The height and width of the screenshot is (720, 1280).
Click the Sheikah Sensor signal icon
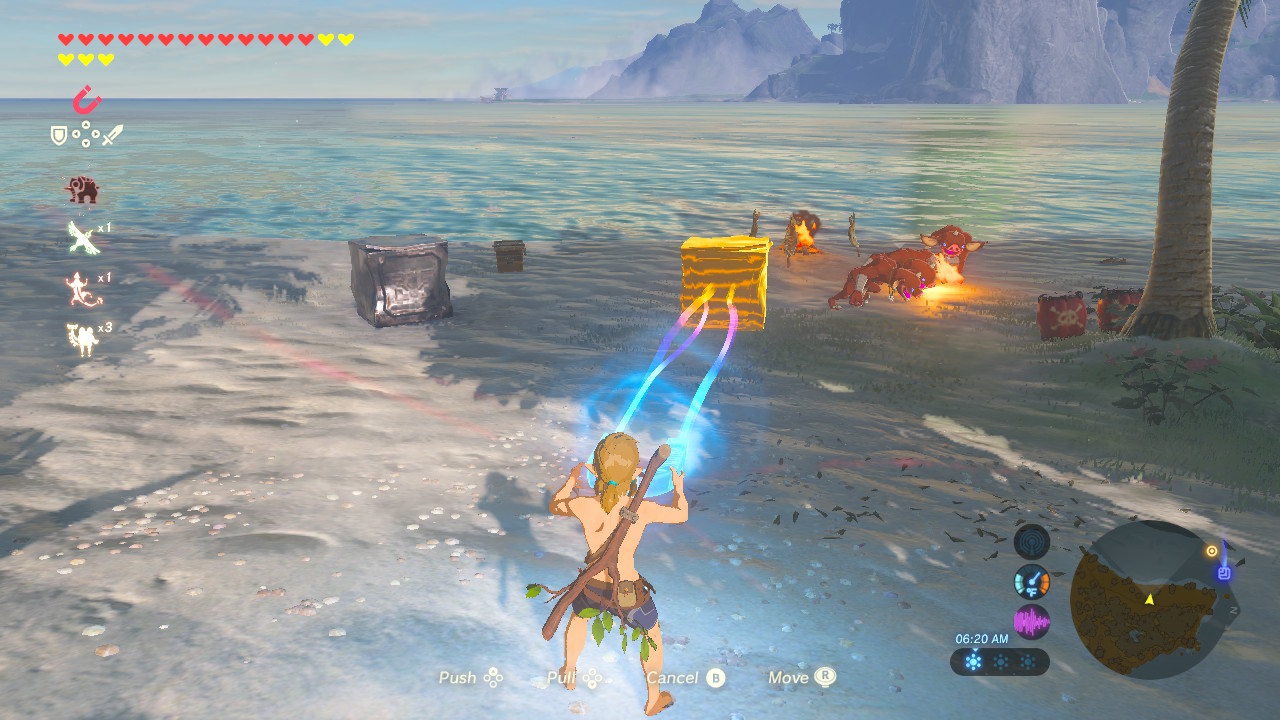click(x=1031, y=542)
